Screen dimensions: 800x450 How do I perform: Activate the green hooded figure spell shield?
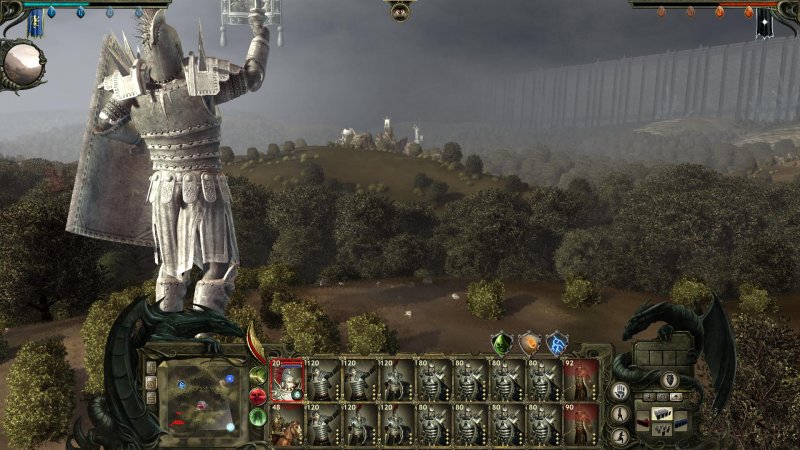coord(503,343)
